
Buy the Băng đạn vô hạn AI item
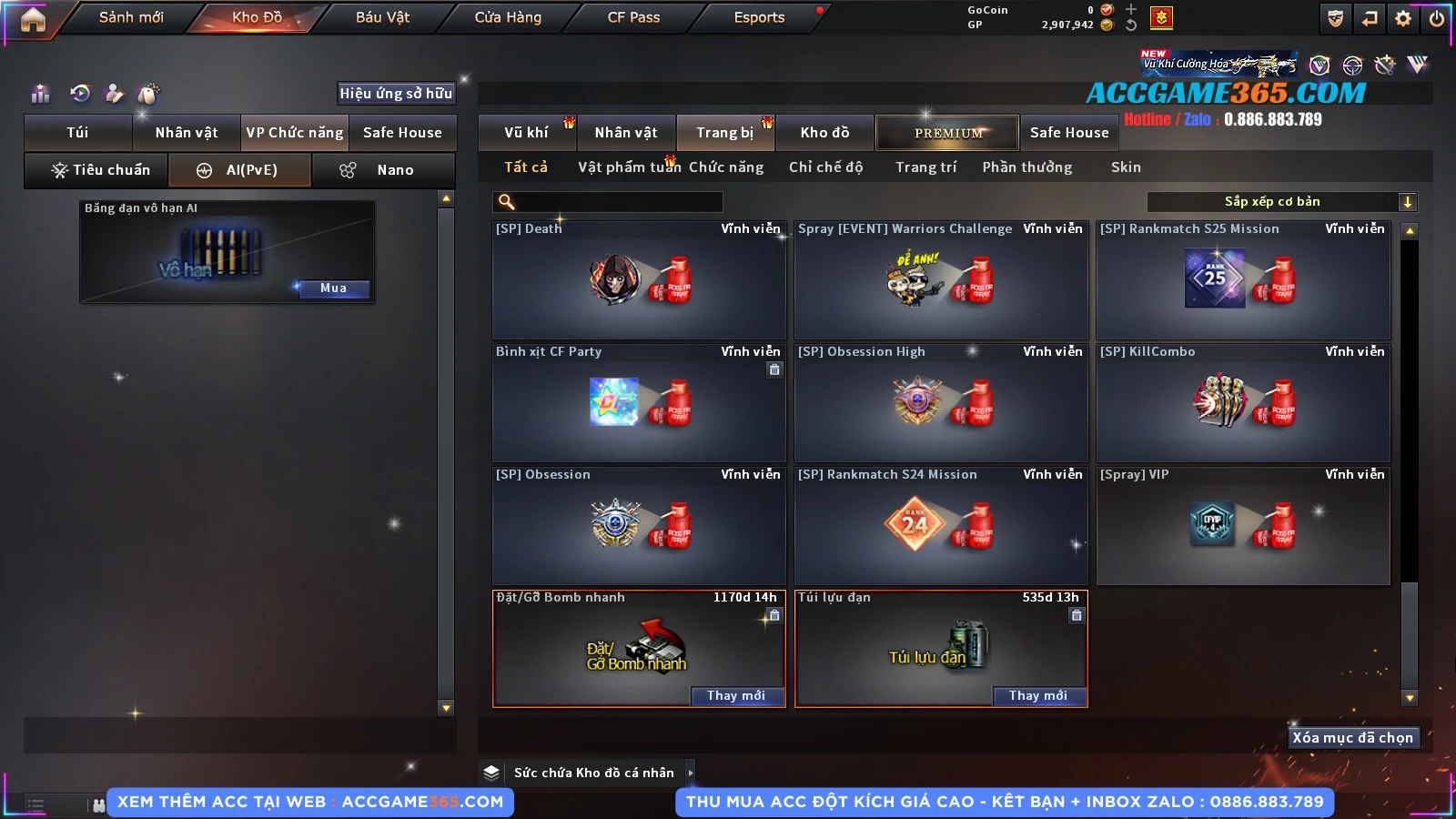coord(333,288)
